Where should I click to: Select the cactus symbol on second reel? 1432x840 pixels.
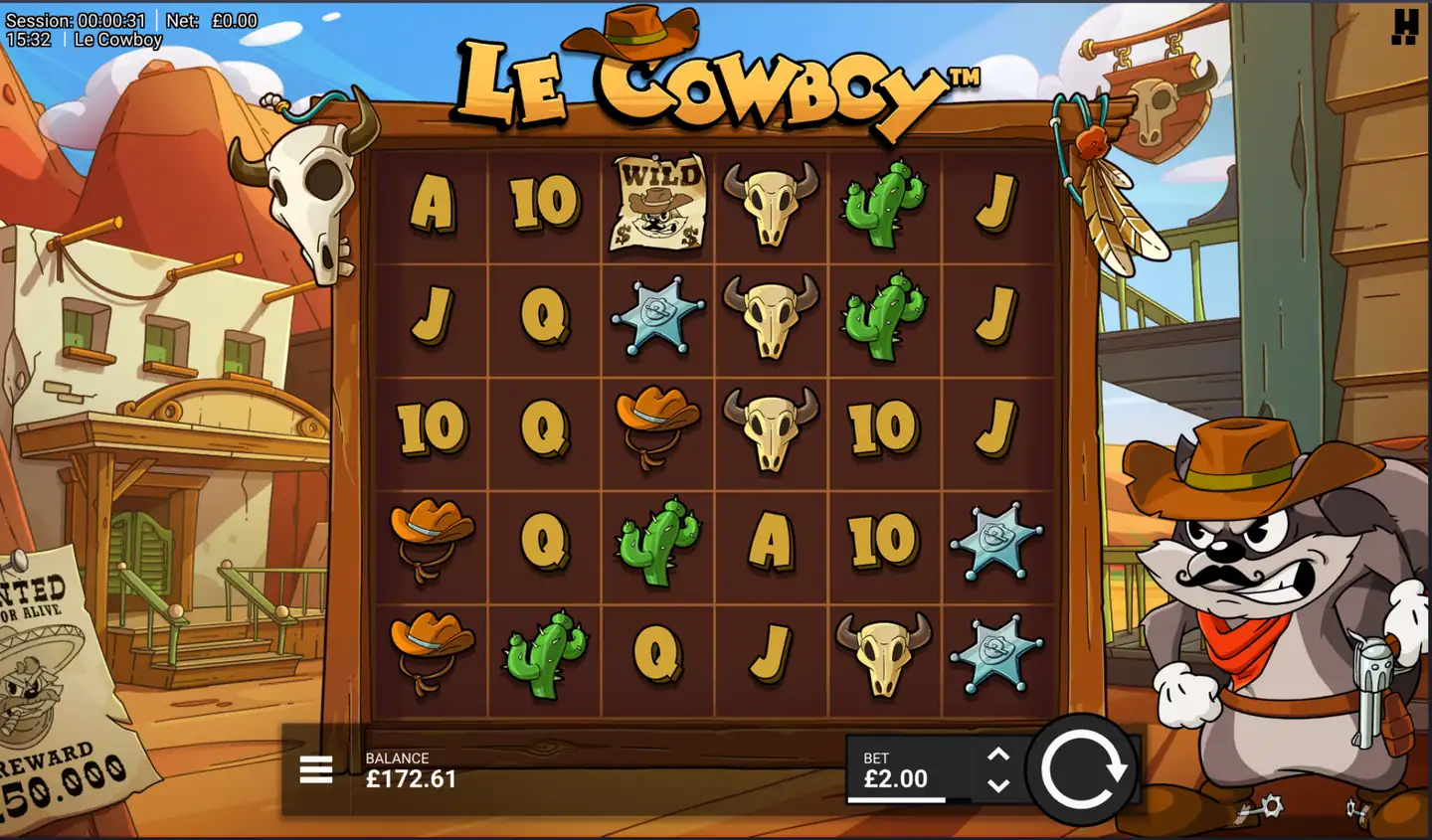(543, 656)
